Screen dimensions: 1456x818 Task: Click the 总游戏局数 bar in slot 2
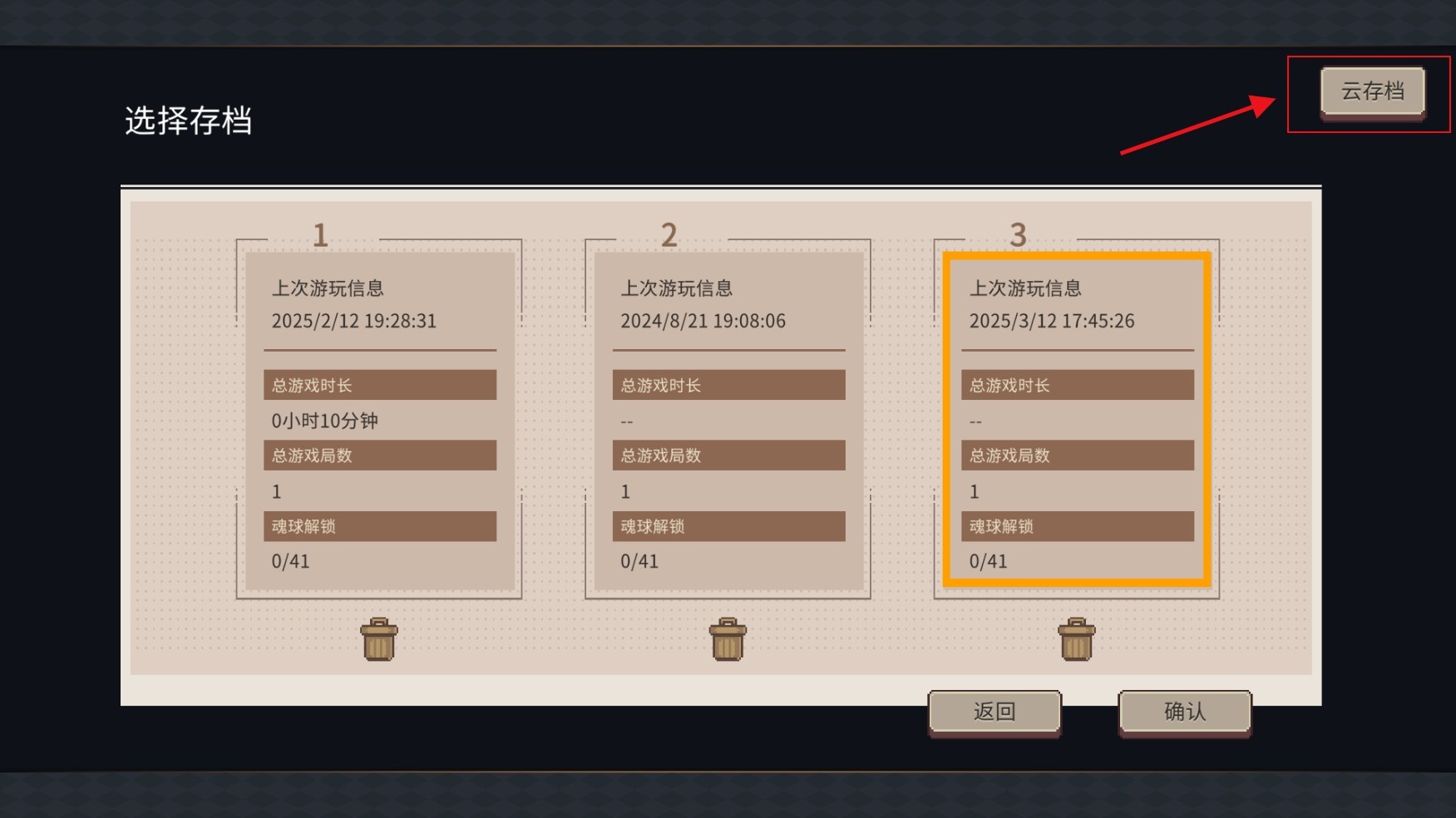728,455
